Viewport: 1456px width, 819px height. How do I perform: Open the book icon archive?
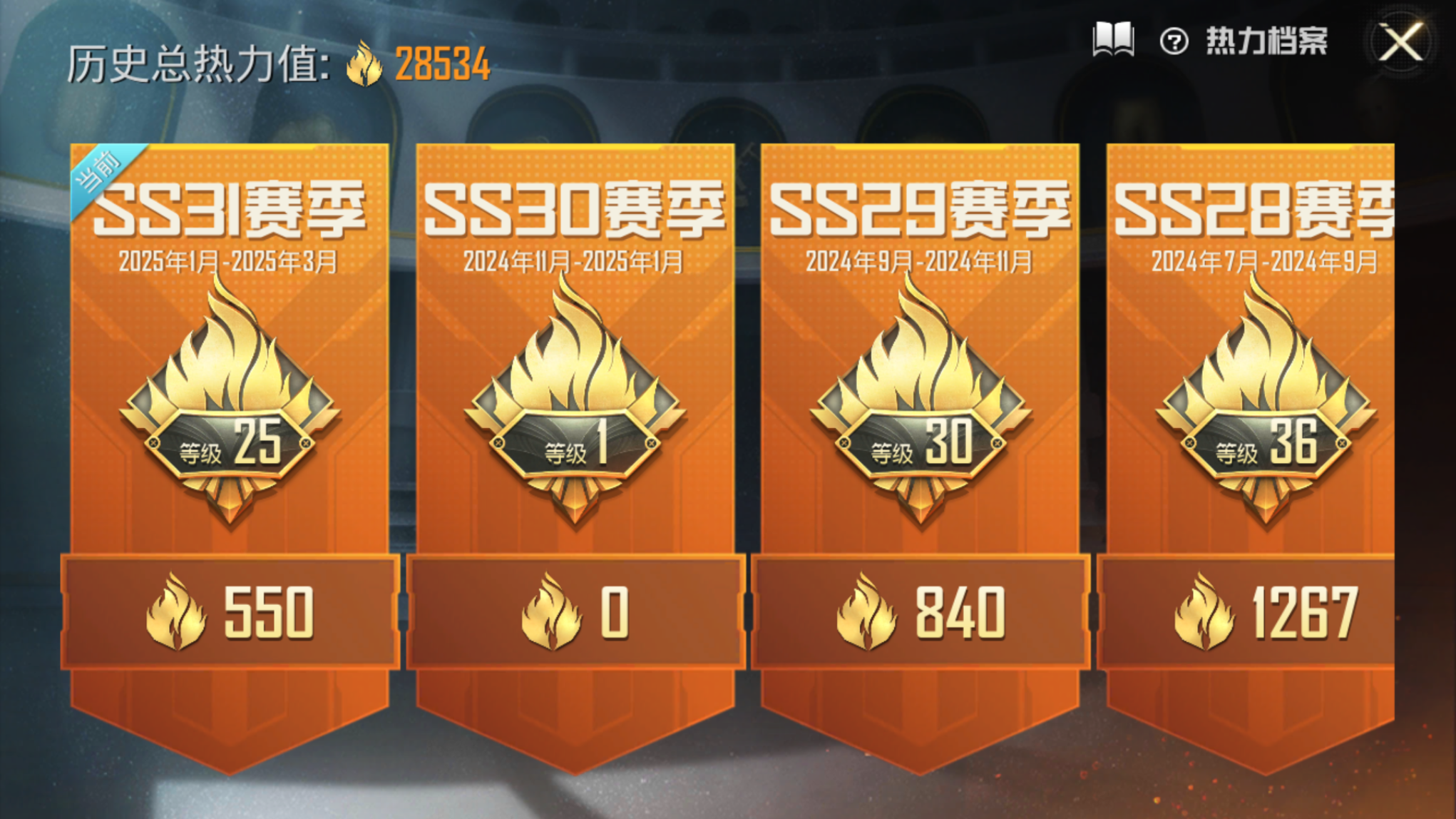coord(1113,40)
